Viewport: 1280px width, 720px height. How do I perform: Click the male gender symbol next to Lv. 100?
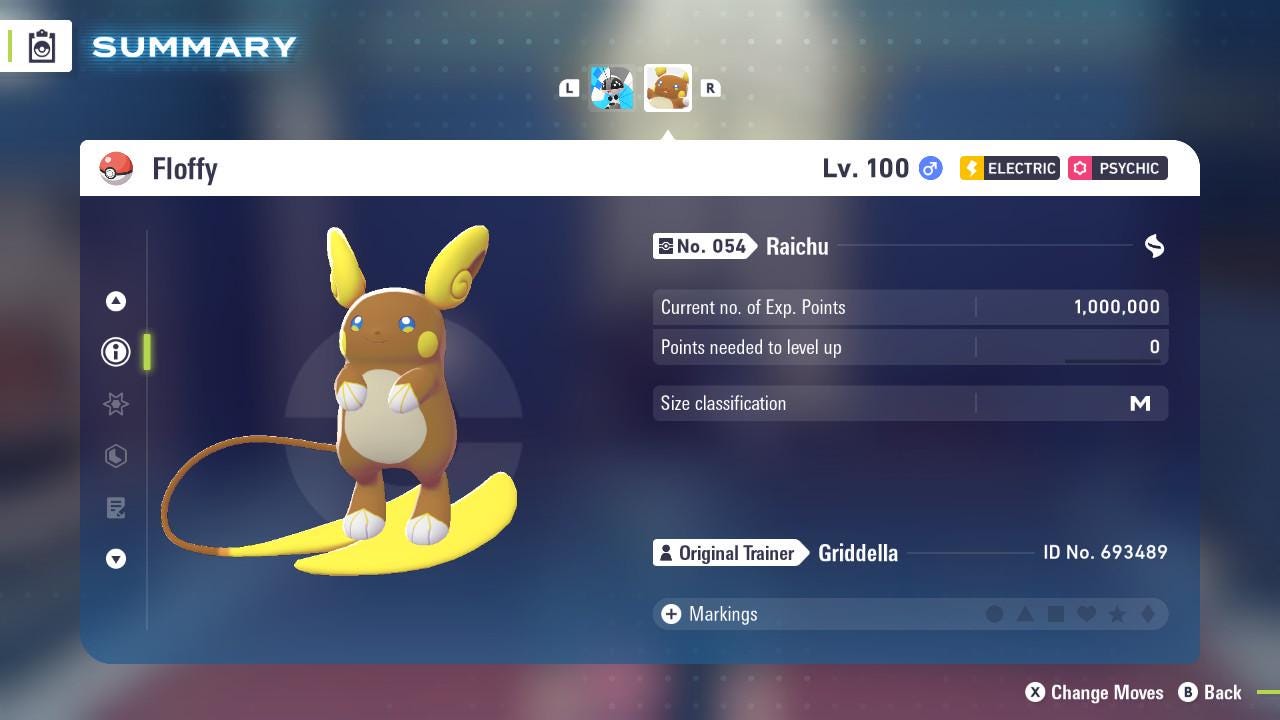tap(929, 168)
